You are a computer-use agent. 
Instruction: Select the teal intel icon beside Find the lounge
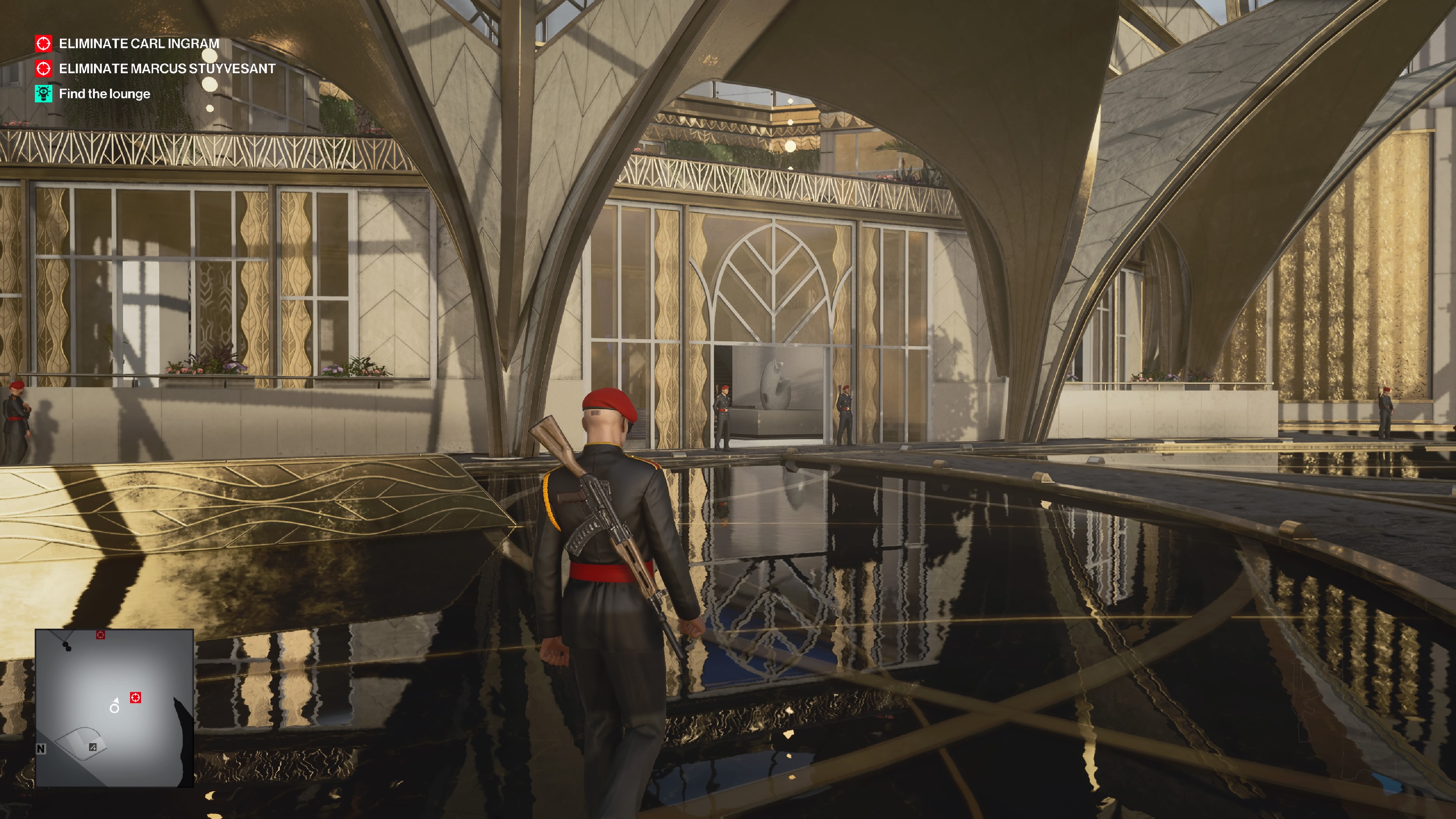tap(44, 94)
